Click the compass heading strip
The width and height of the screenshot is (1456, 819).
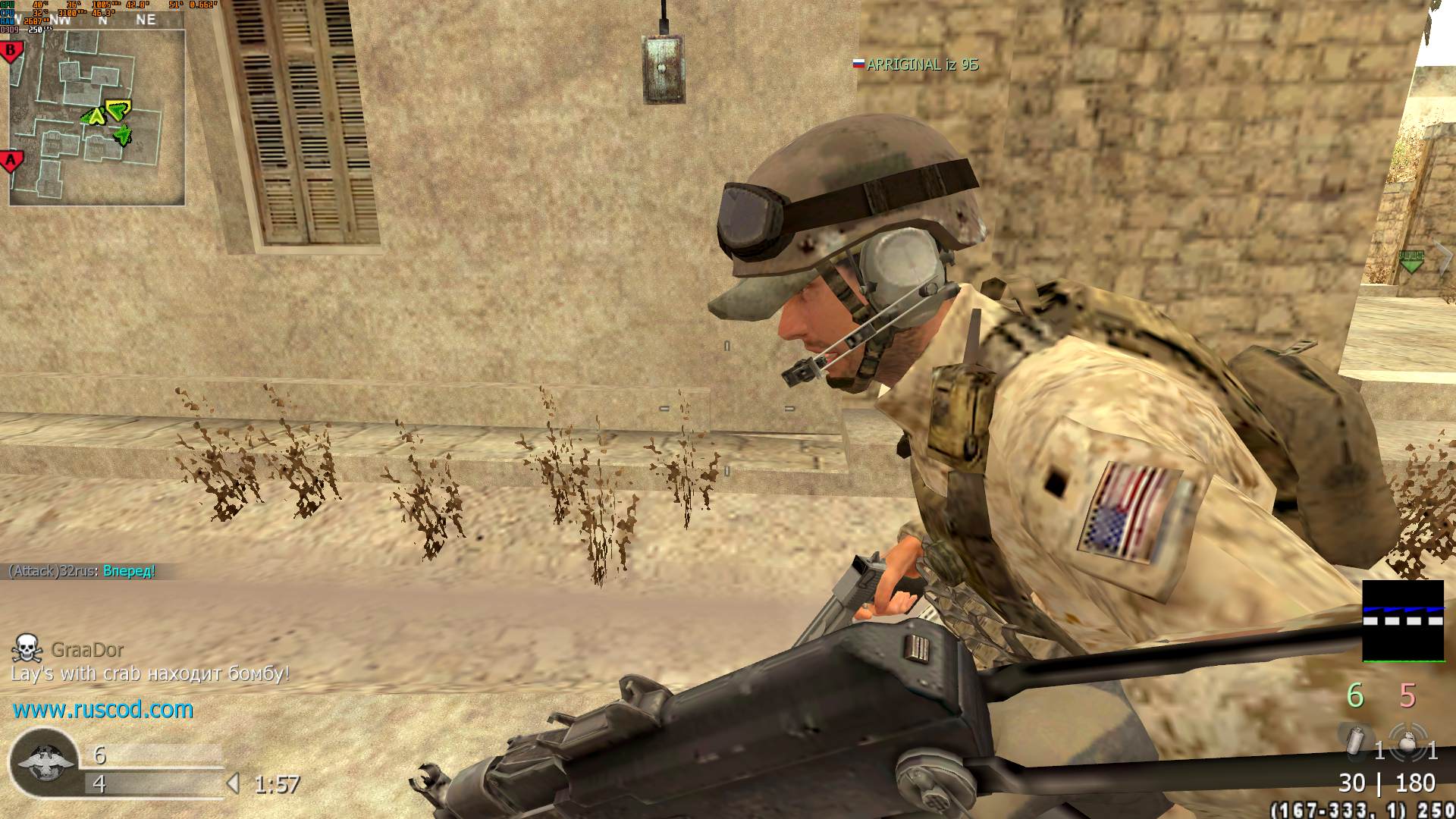102,20
